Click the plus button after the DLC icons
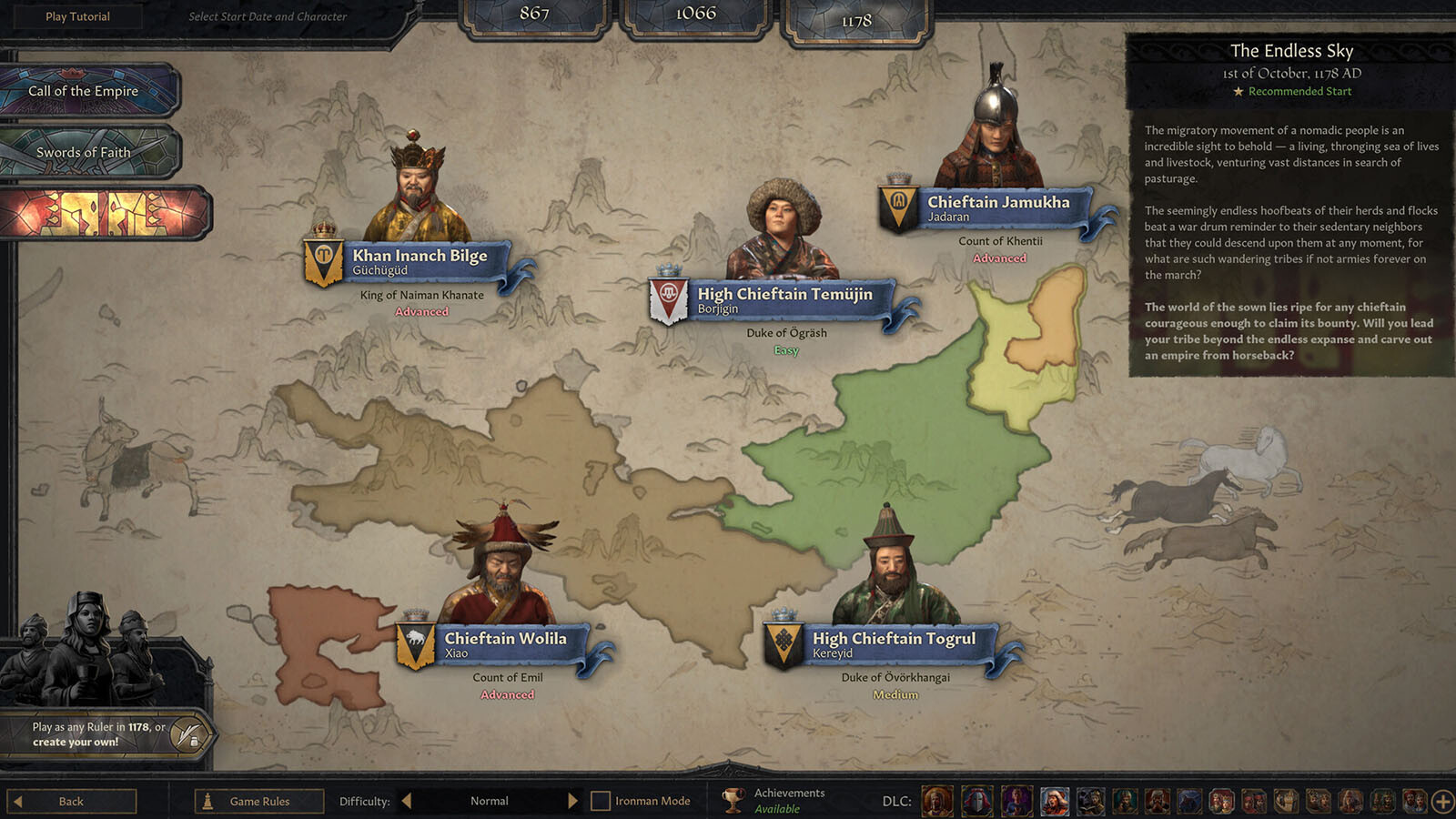The image size is (1456, 819). 1442,801
